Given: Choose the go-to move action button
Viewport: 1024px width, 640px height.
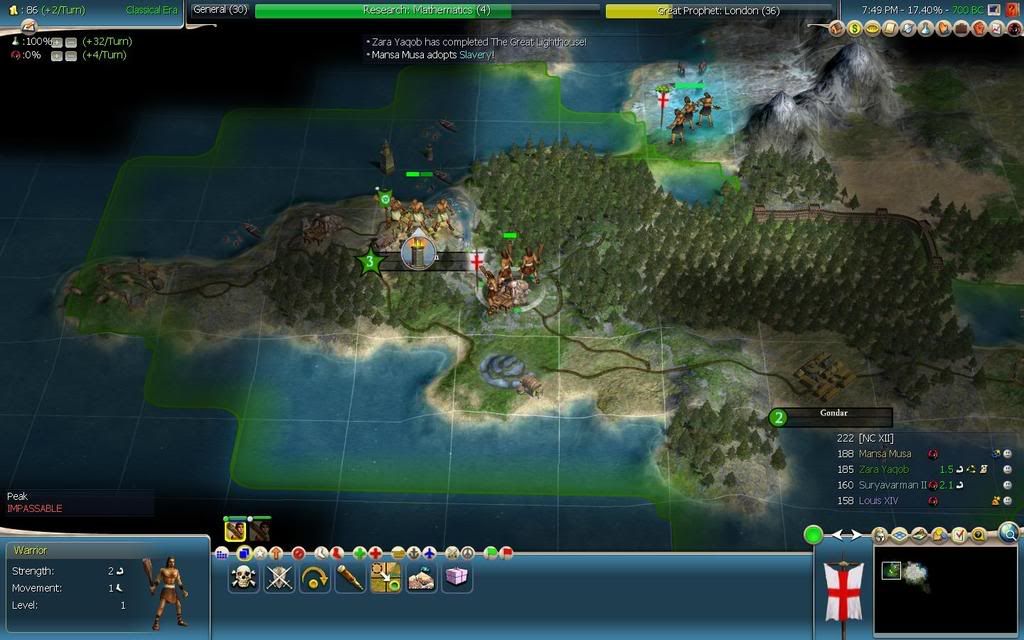Looking at the screenshot, I should (386, 577).
